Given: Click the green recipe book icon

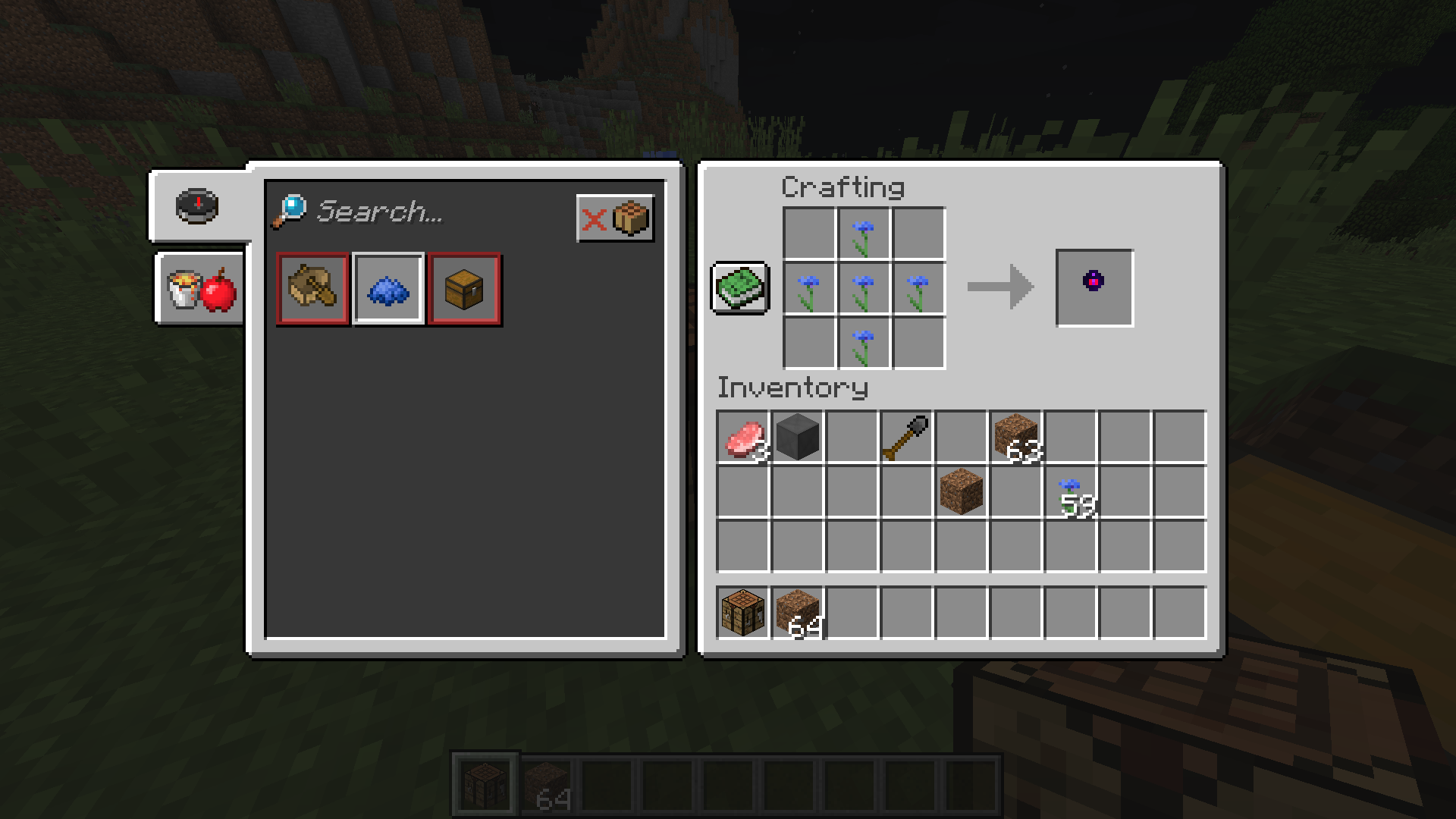Looking at the screenshot, I should coord(741,289).
